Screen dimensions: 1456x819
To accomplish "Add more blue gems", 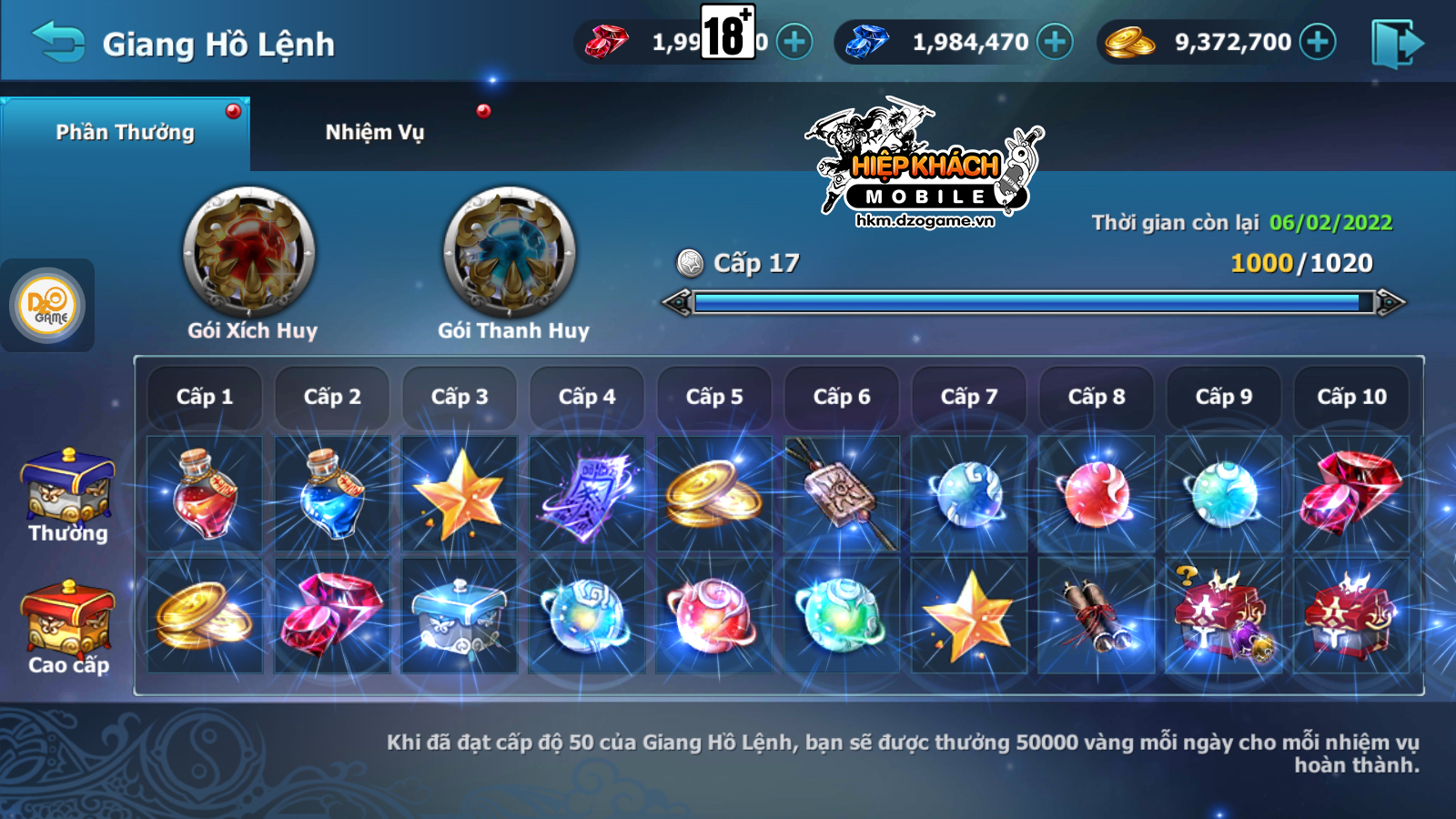I will coord(1055,42).
